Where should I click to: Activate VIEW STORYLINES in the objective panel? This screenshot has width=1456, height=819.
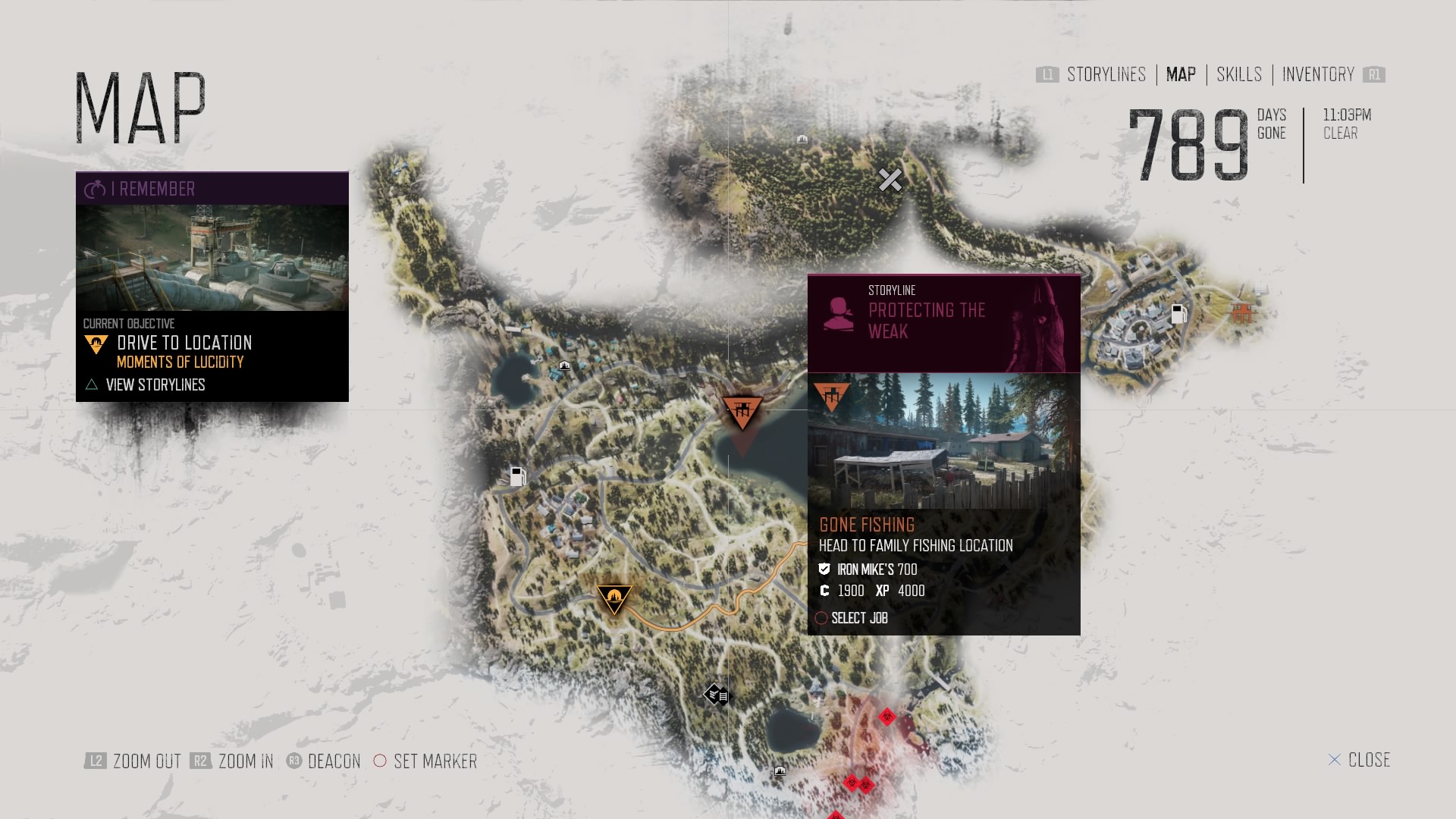click(155, 385)
